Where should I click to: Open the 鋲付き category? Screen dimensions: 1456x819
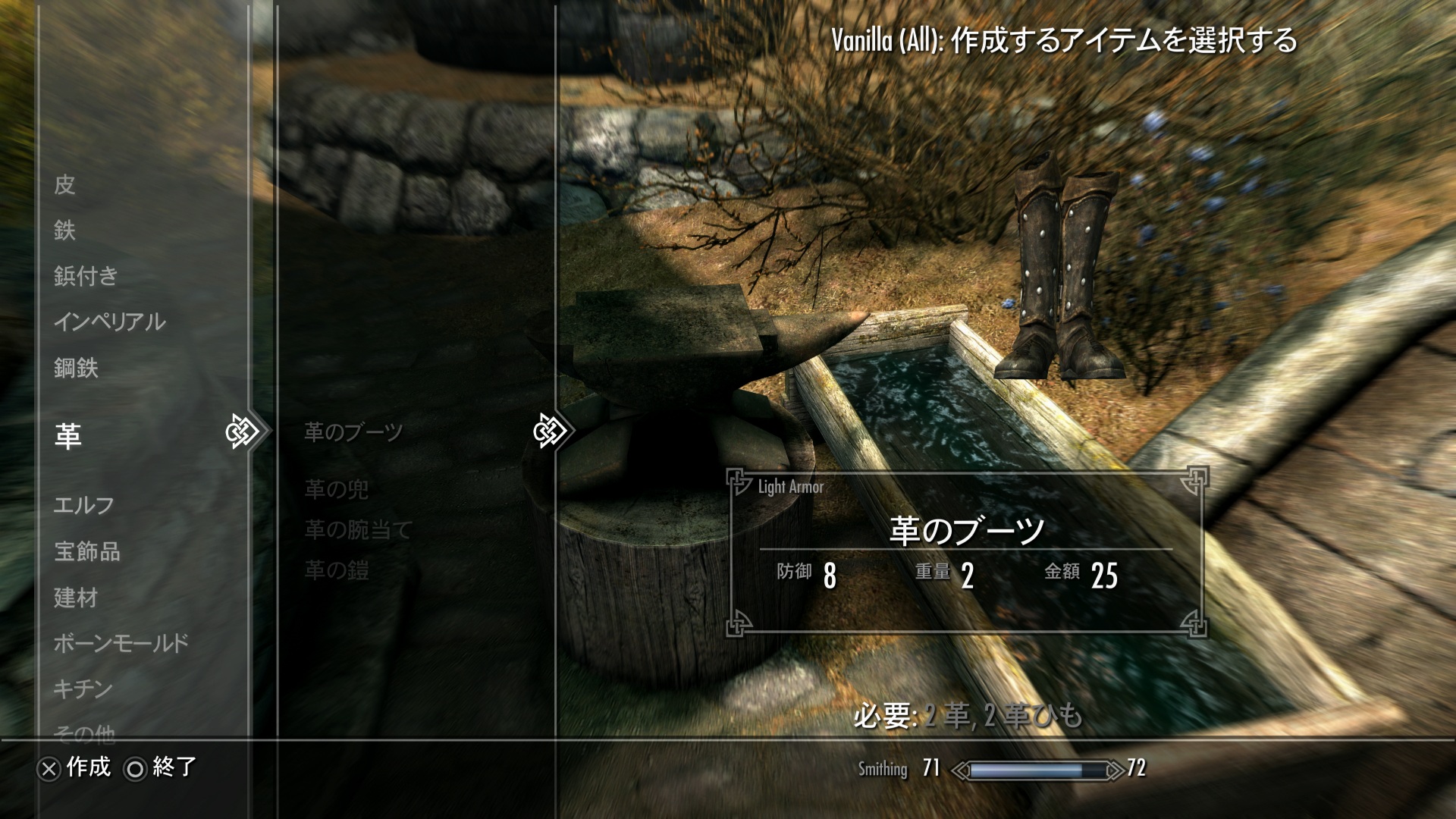(x=86, y=276)
